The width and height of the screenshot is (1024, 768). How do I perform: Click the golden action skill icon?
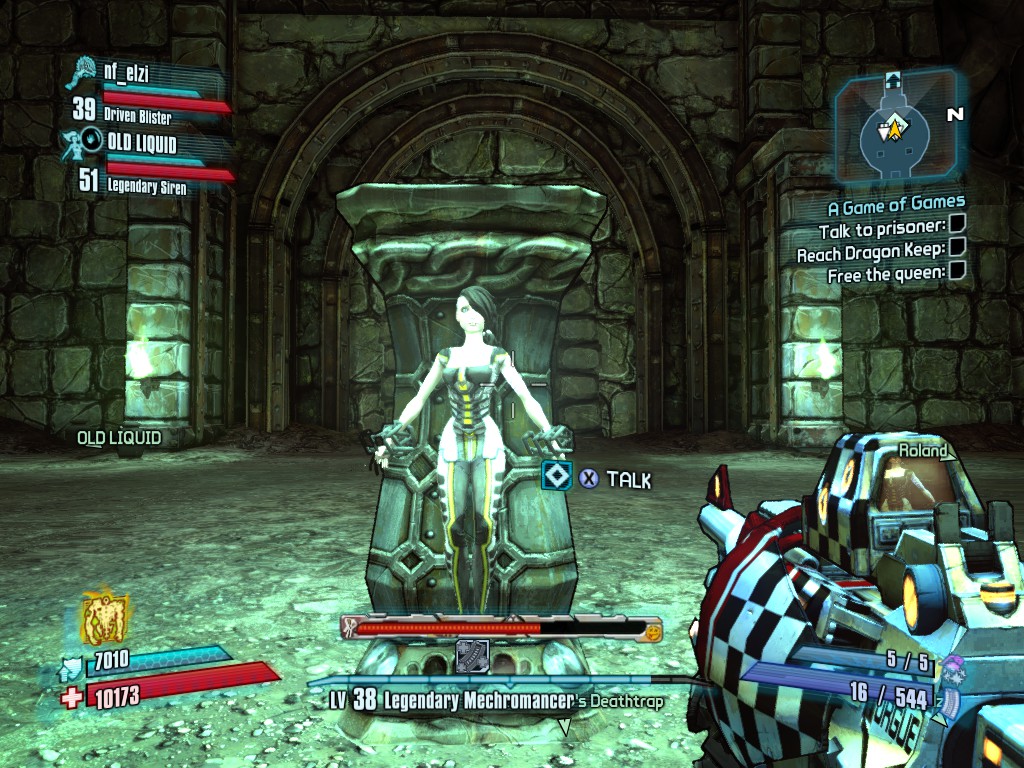tap(105, 619)
